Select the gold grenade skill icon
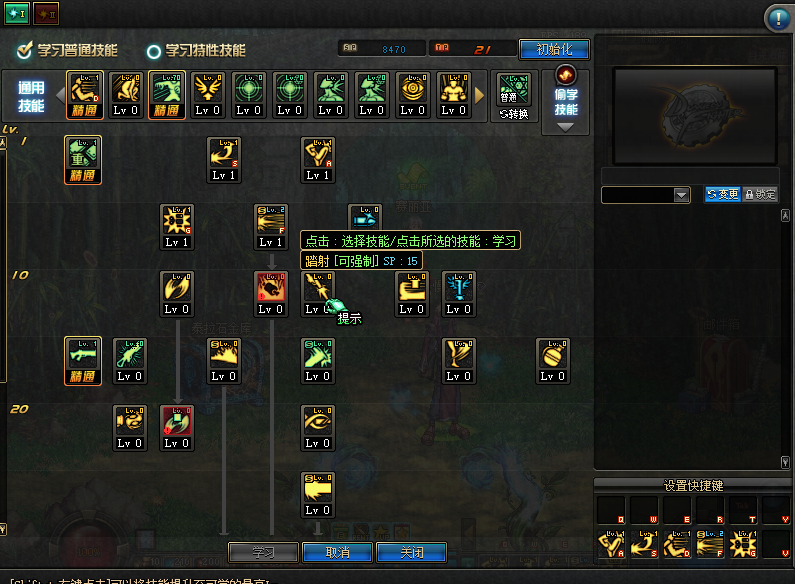The width and height of the screenshot is (795, 584). pos(552,354)
